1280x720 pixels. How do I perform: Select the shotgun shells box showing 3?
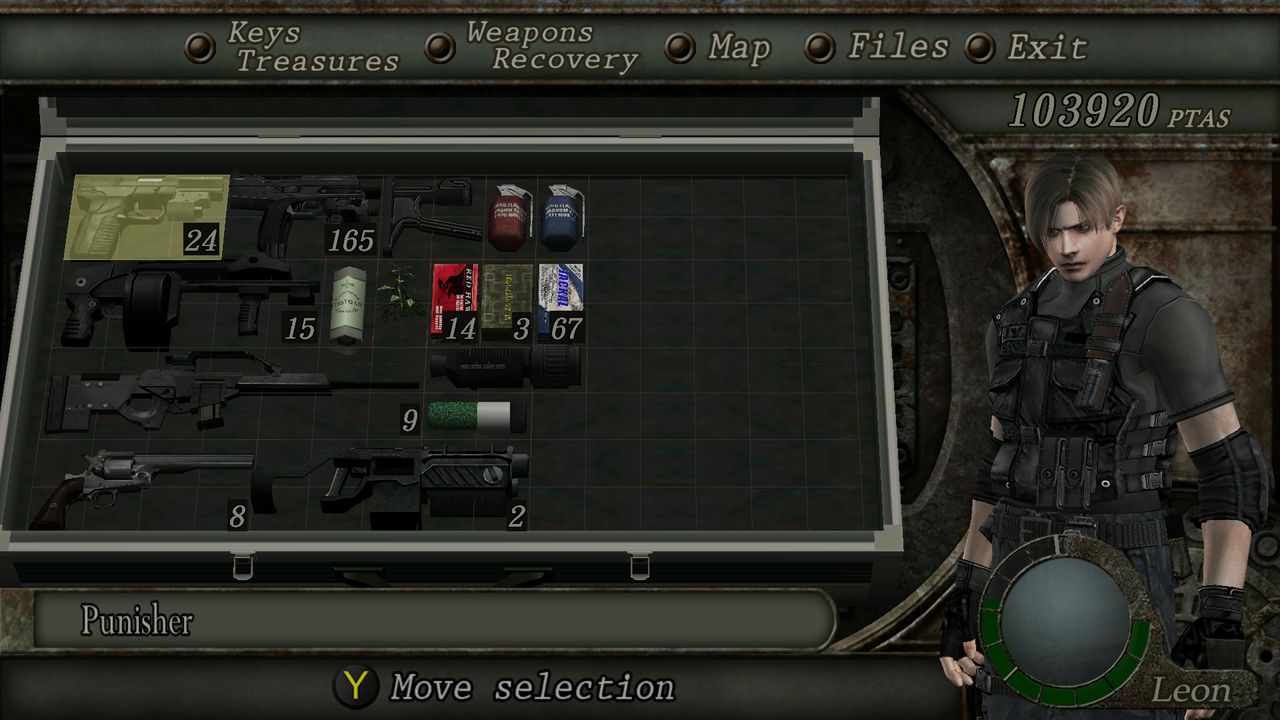[508, 298]
